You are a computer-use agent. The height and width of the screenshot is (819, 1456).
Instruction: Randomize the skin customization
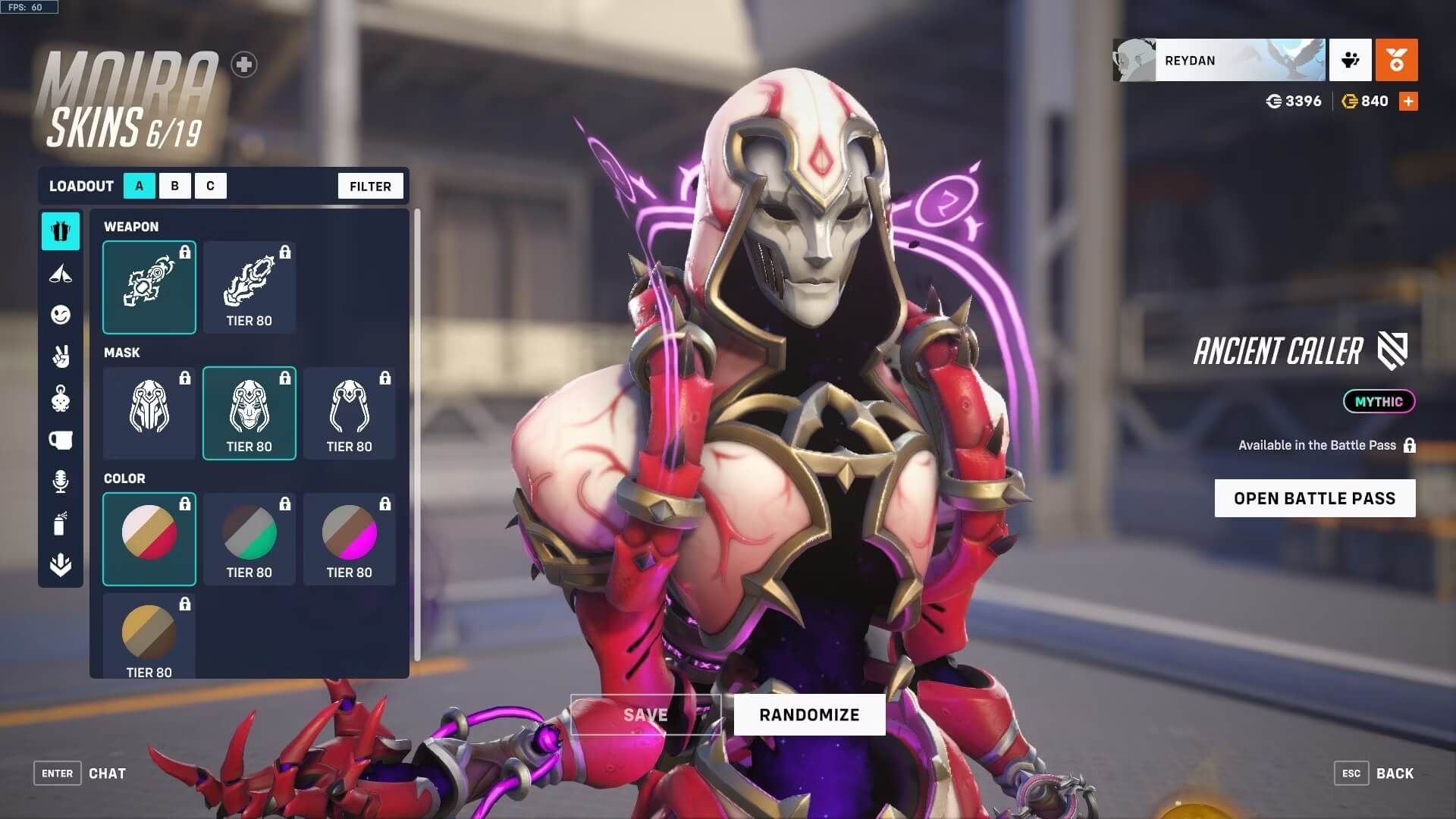pyautogui.click(x=809, y=714)
